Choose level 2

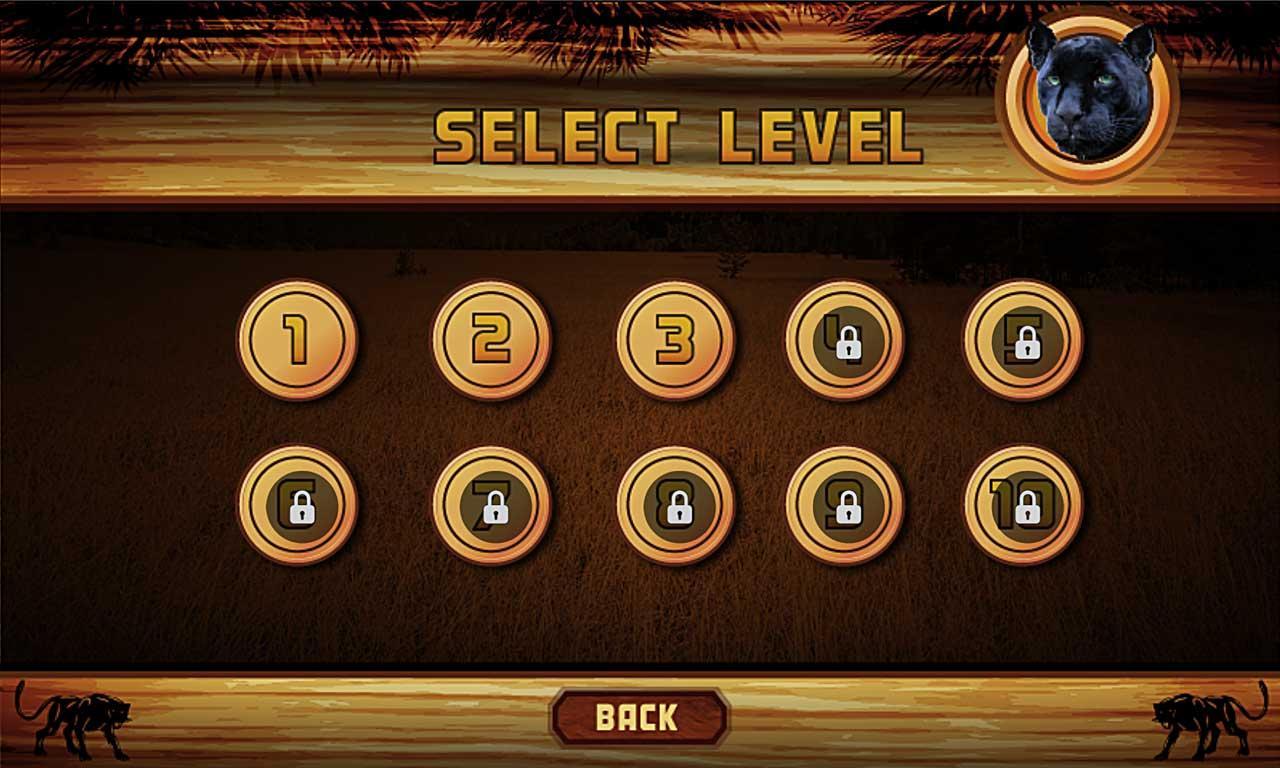491,340
